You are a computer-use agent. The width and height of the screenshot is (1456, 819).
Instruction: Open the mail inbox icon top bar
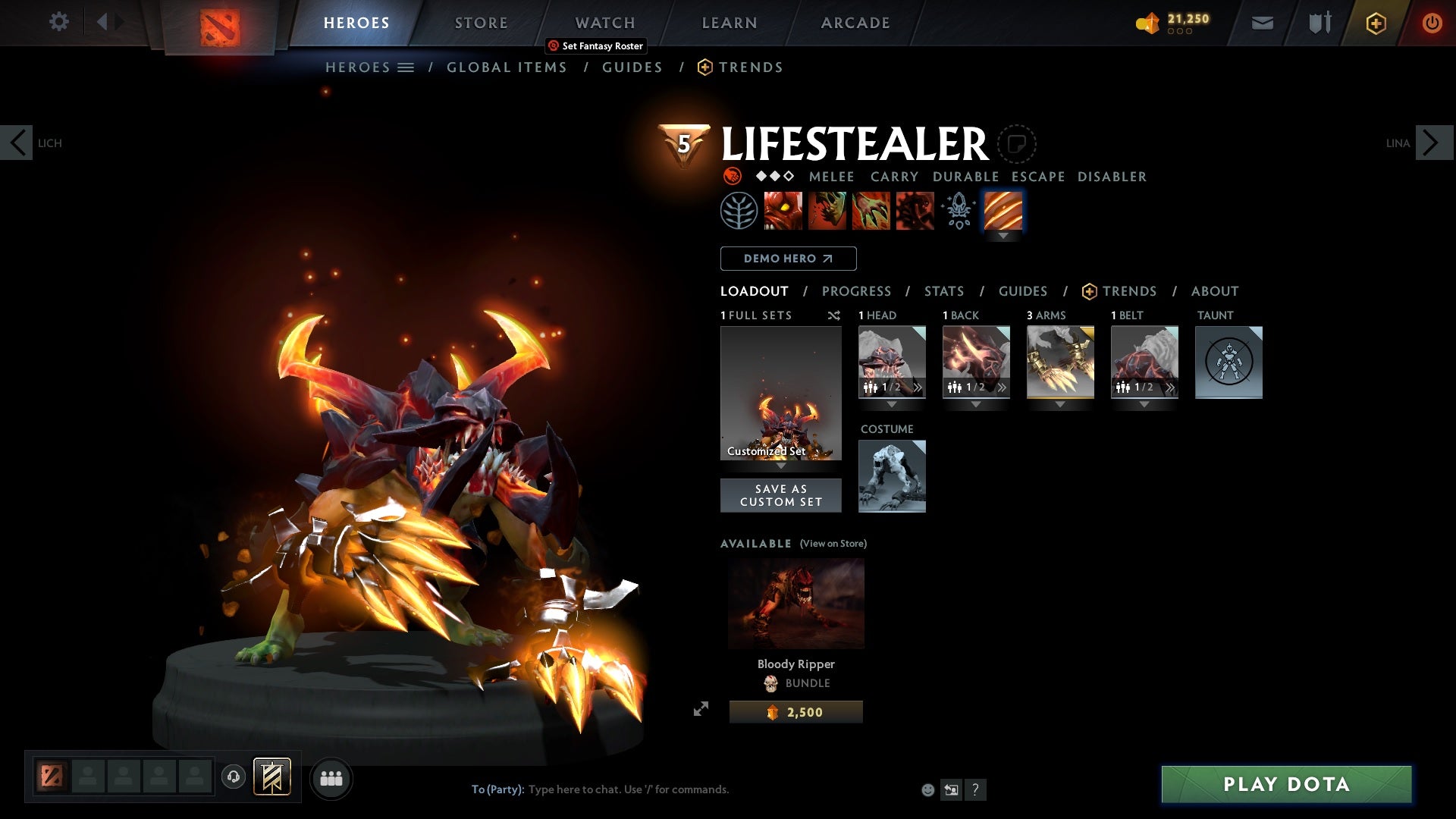[x=1261, y=22]
